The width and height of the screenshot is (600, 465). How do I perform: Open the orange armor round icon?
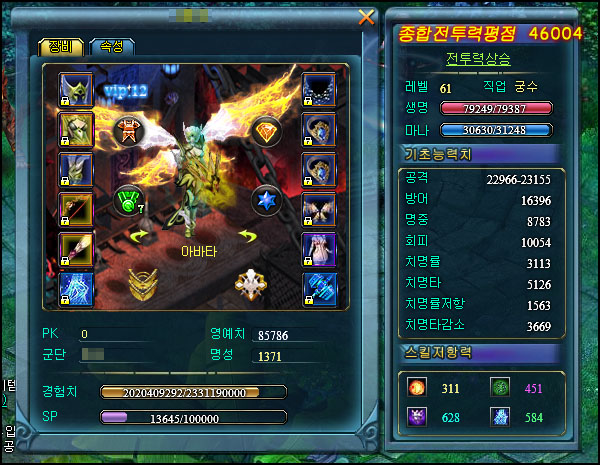(x=128, y=133)
